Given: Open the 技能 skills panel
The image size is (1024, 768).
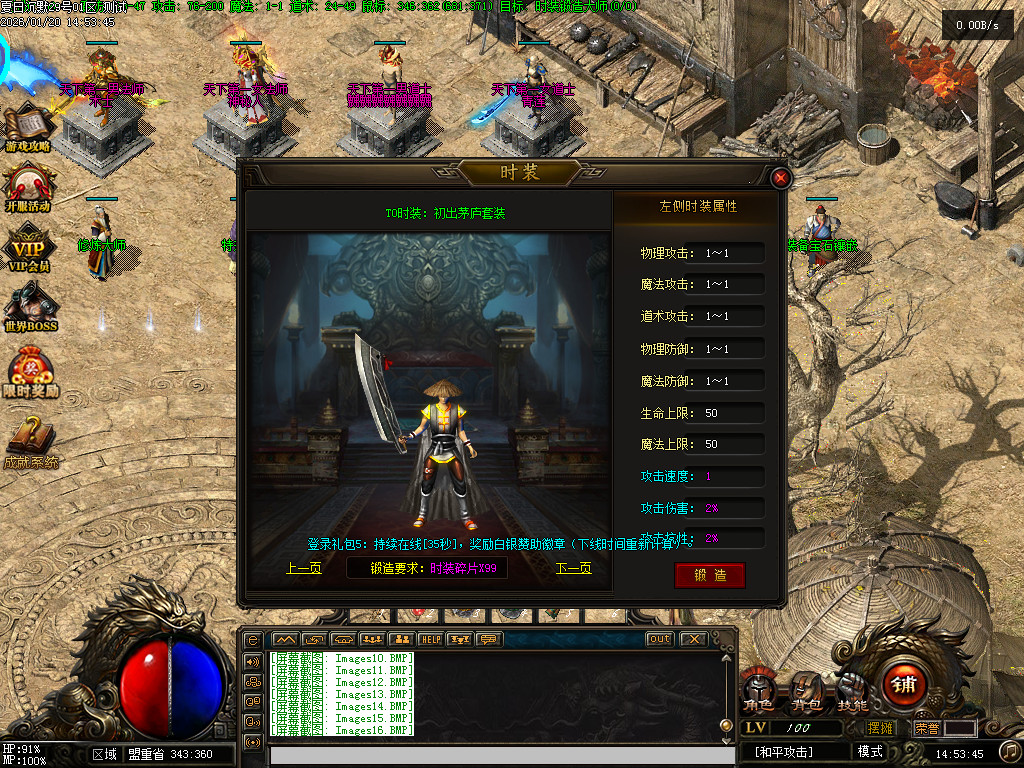Looking at the screenshot, I should coord(853,690).
